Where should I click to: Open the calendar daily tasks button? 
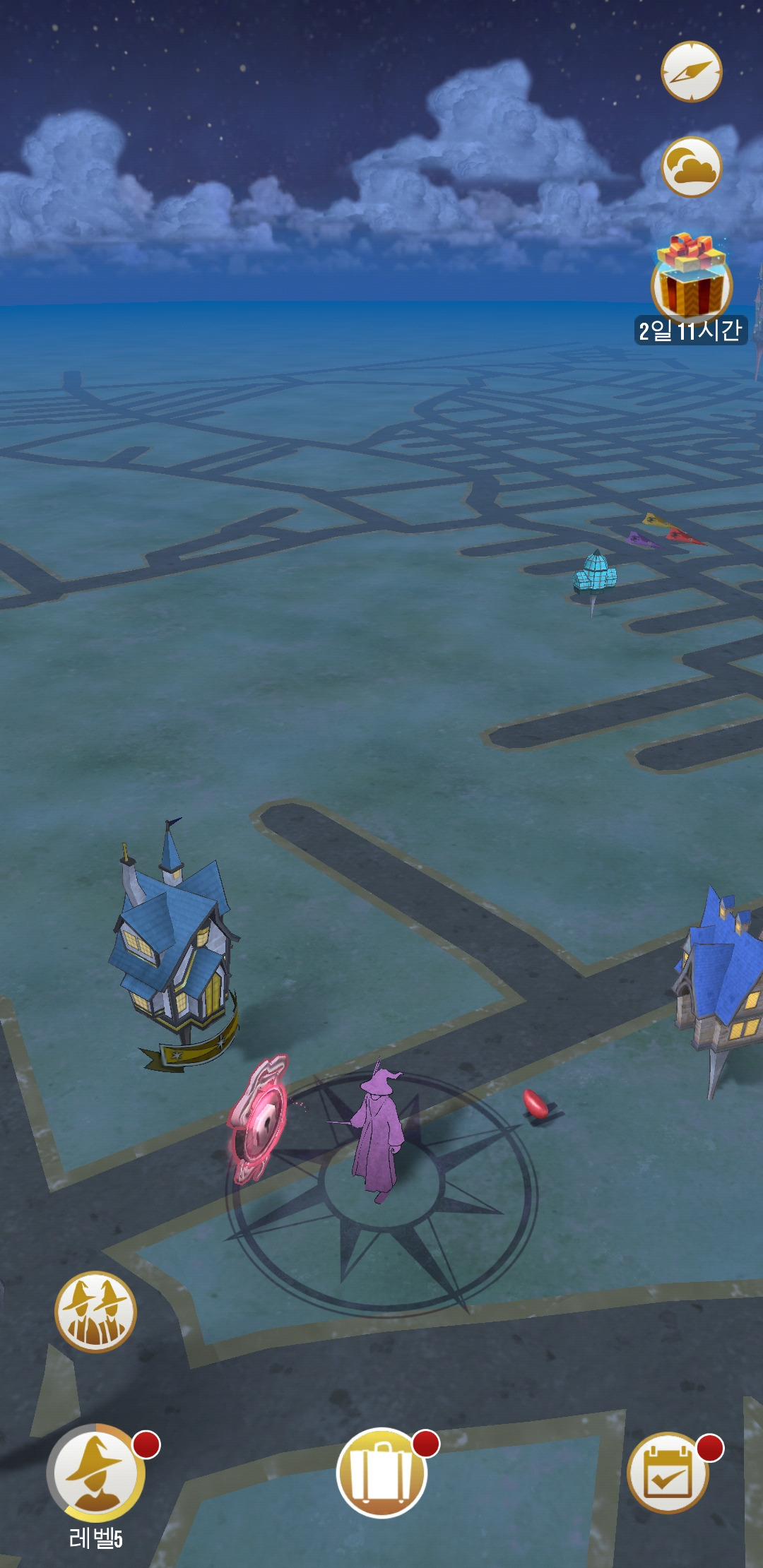[x=668, y=1473]
